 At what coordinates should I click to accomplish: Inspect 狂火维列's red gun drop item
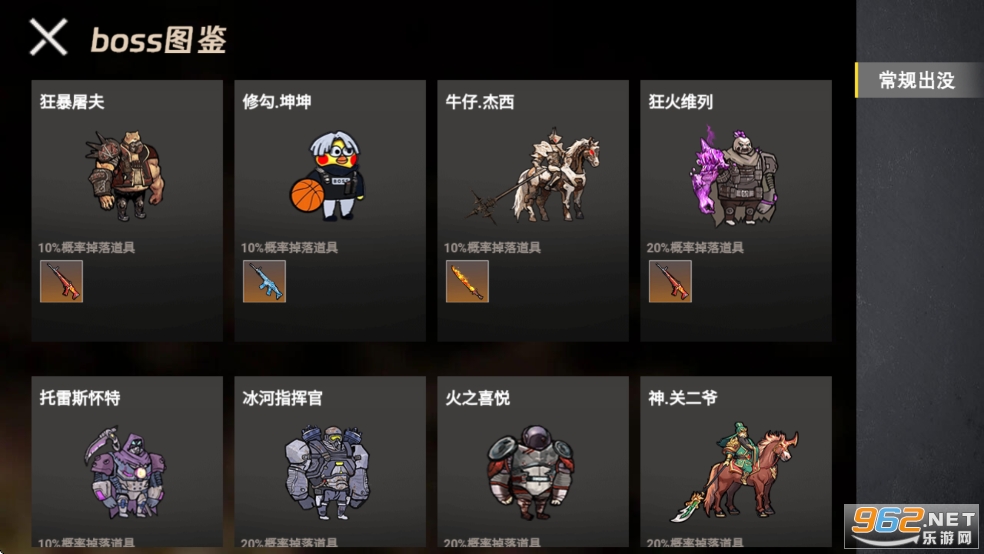[x=670, y=281]
